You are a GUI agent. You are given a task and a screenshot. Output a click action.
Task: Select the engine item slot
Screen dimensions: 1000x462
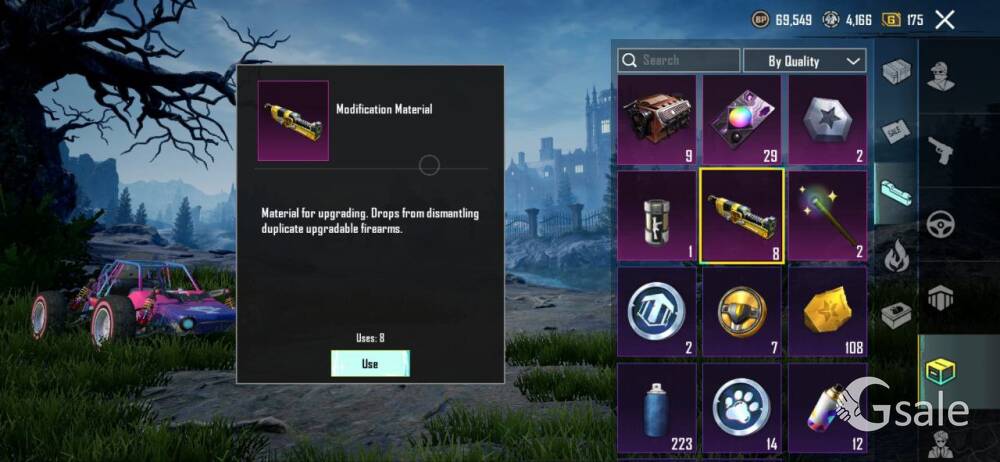(x=656, y=120)
